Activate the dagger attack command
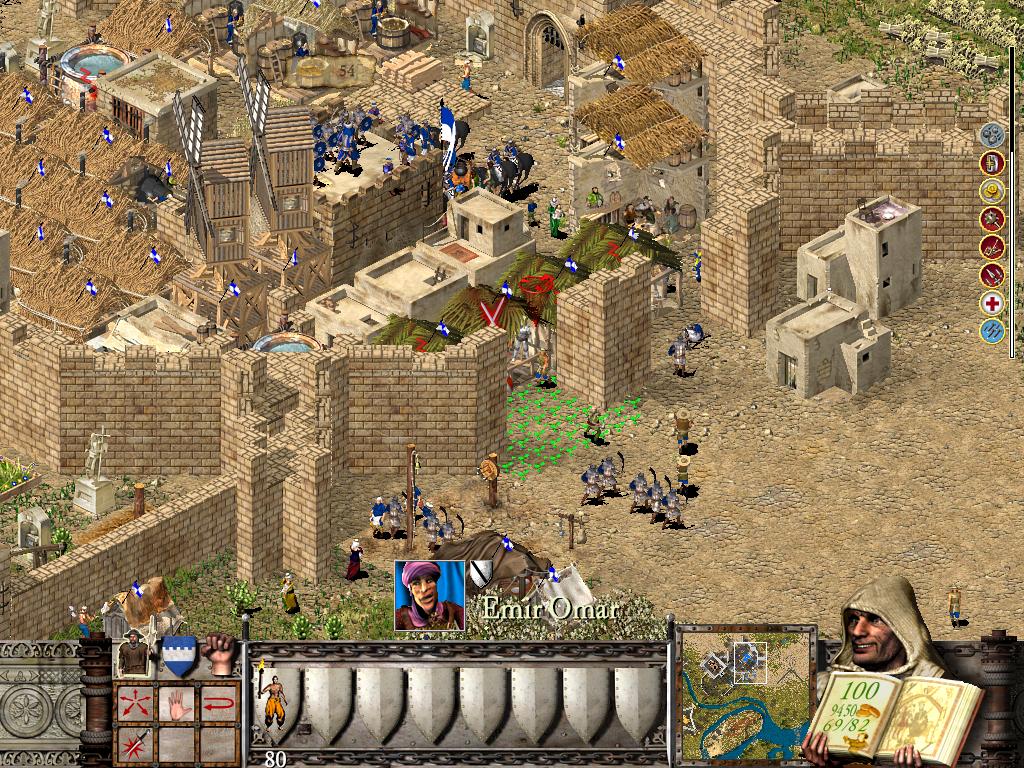This screenshot has width=1024, height=768. tap(136, 744)
